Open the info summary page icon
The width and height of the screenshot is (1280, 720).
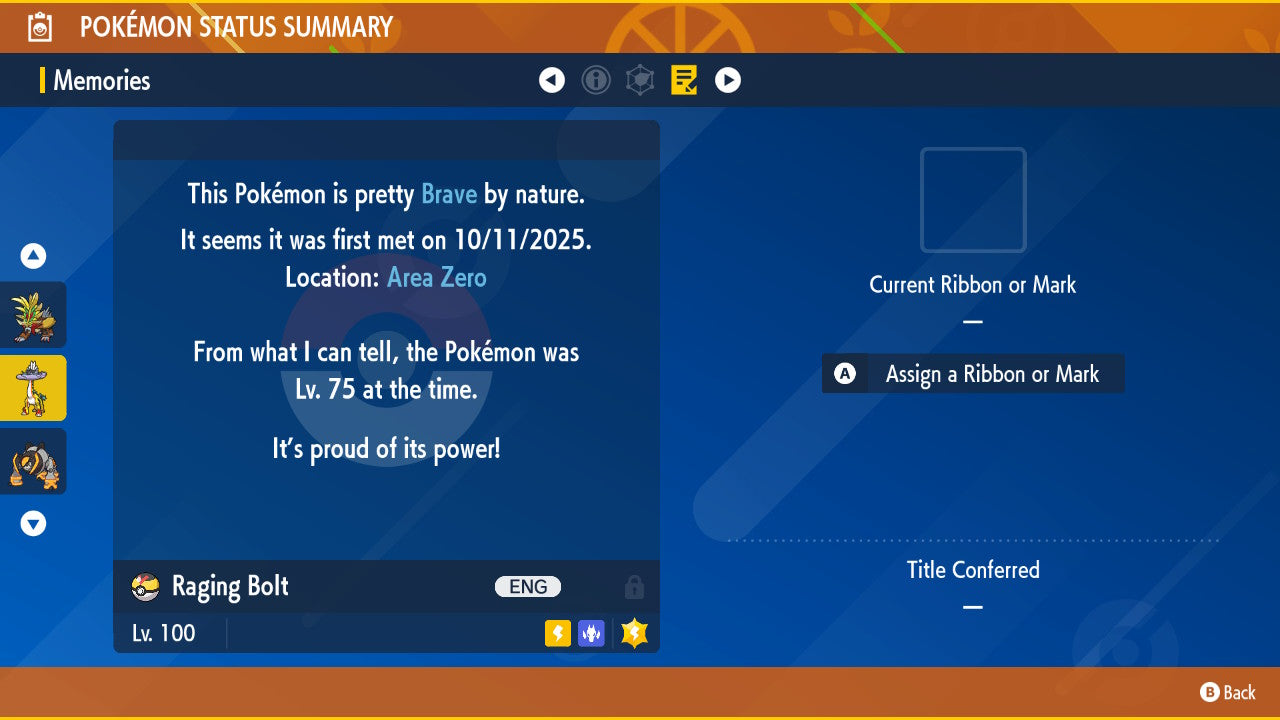[596, 80]
